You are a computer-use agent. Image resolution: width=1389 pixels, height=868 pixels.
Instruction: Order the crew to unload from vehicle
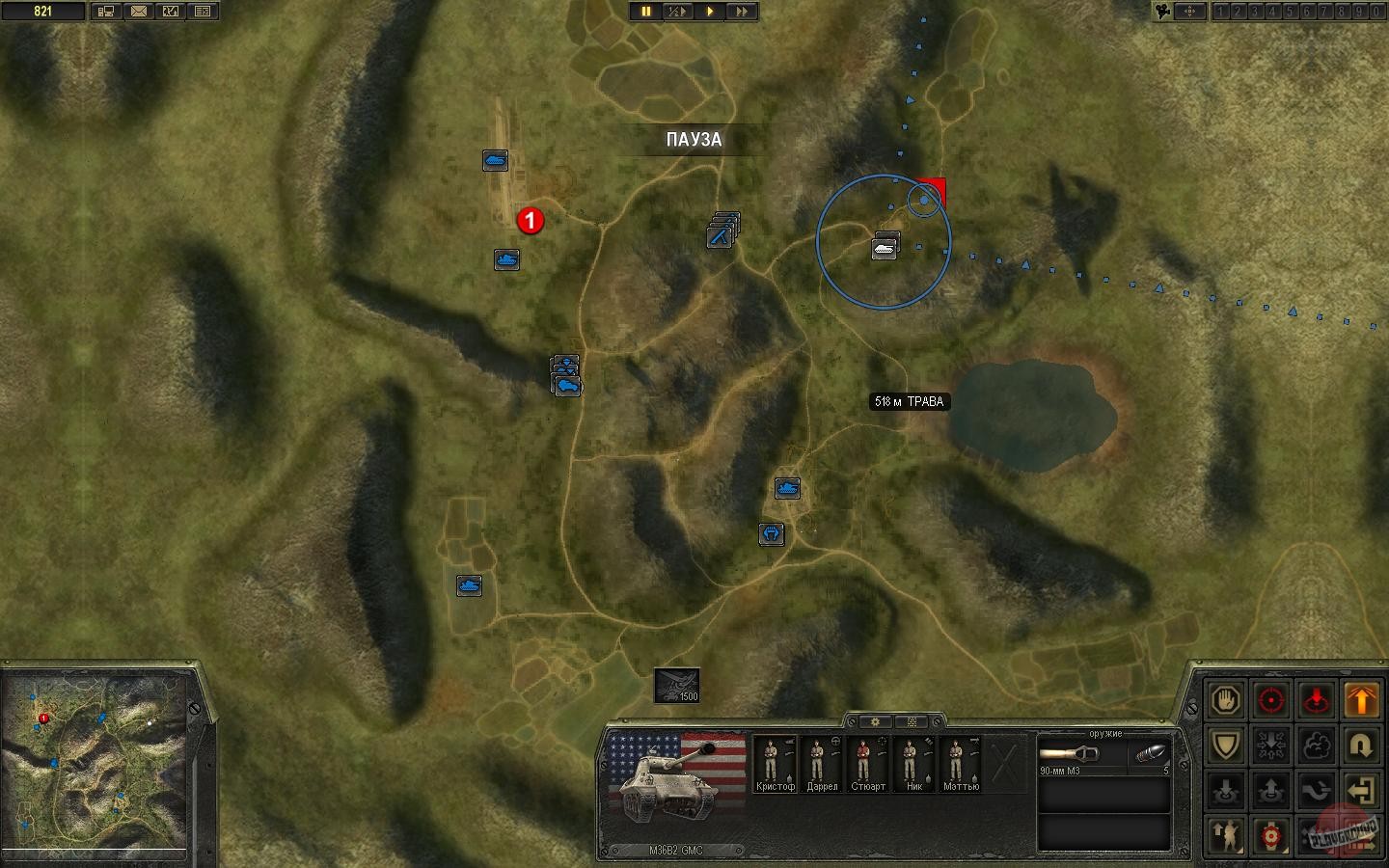[1270, 789]
